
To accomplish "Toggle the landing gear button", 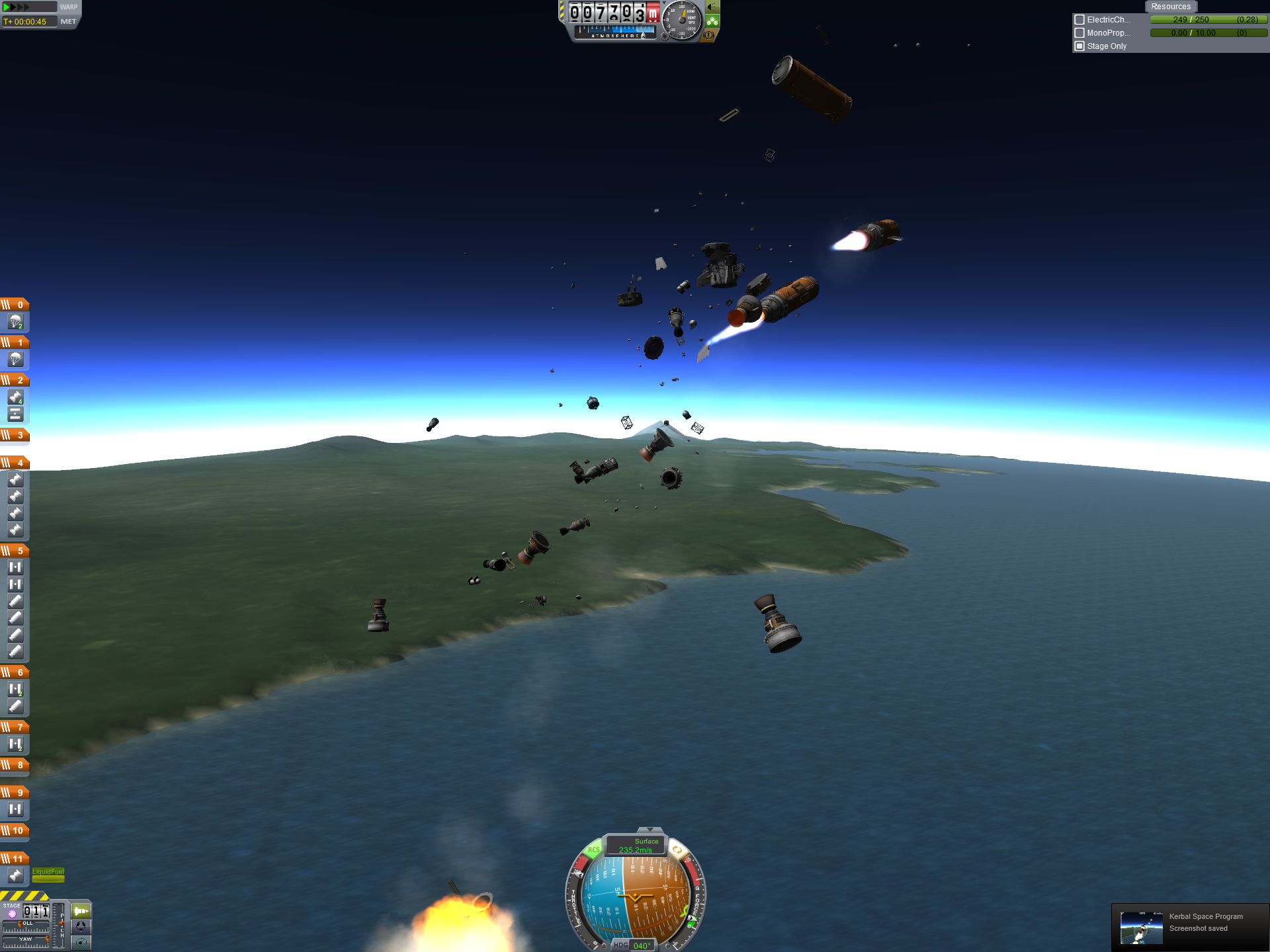I will [712, 21].
